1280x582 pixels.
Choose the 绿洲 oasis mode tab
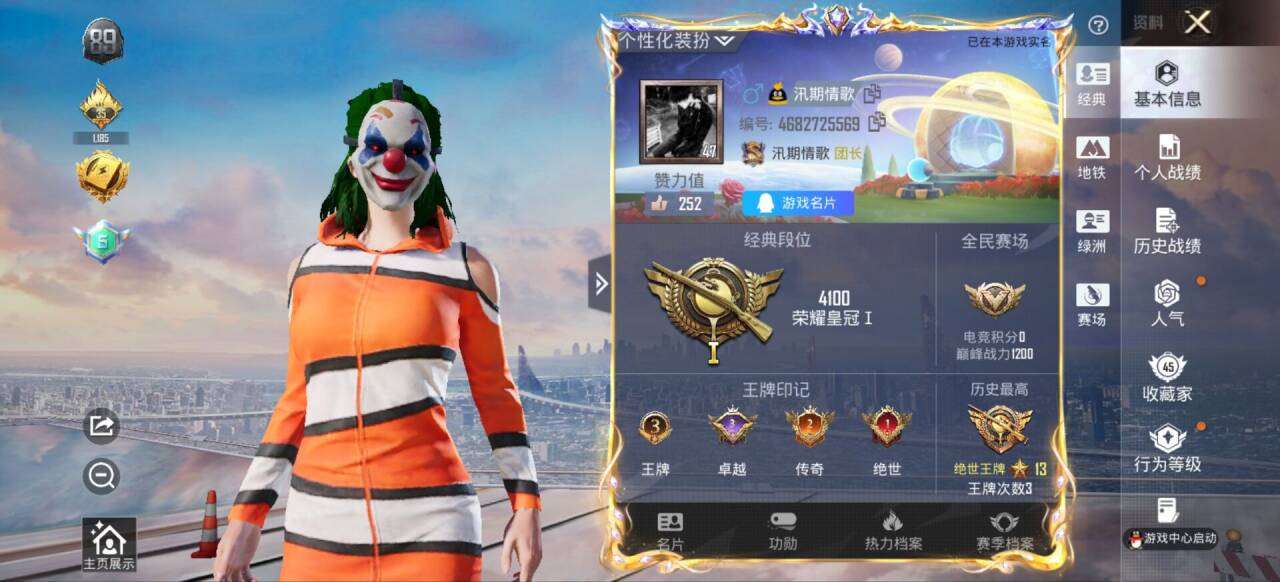coord(1092,231)
